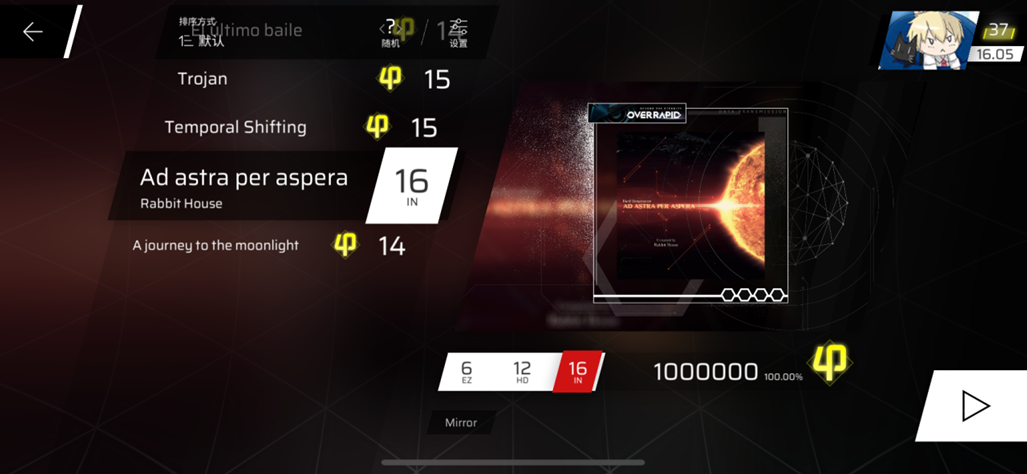
Task: Choose the IN difficulty level 16
Action: 578,372
